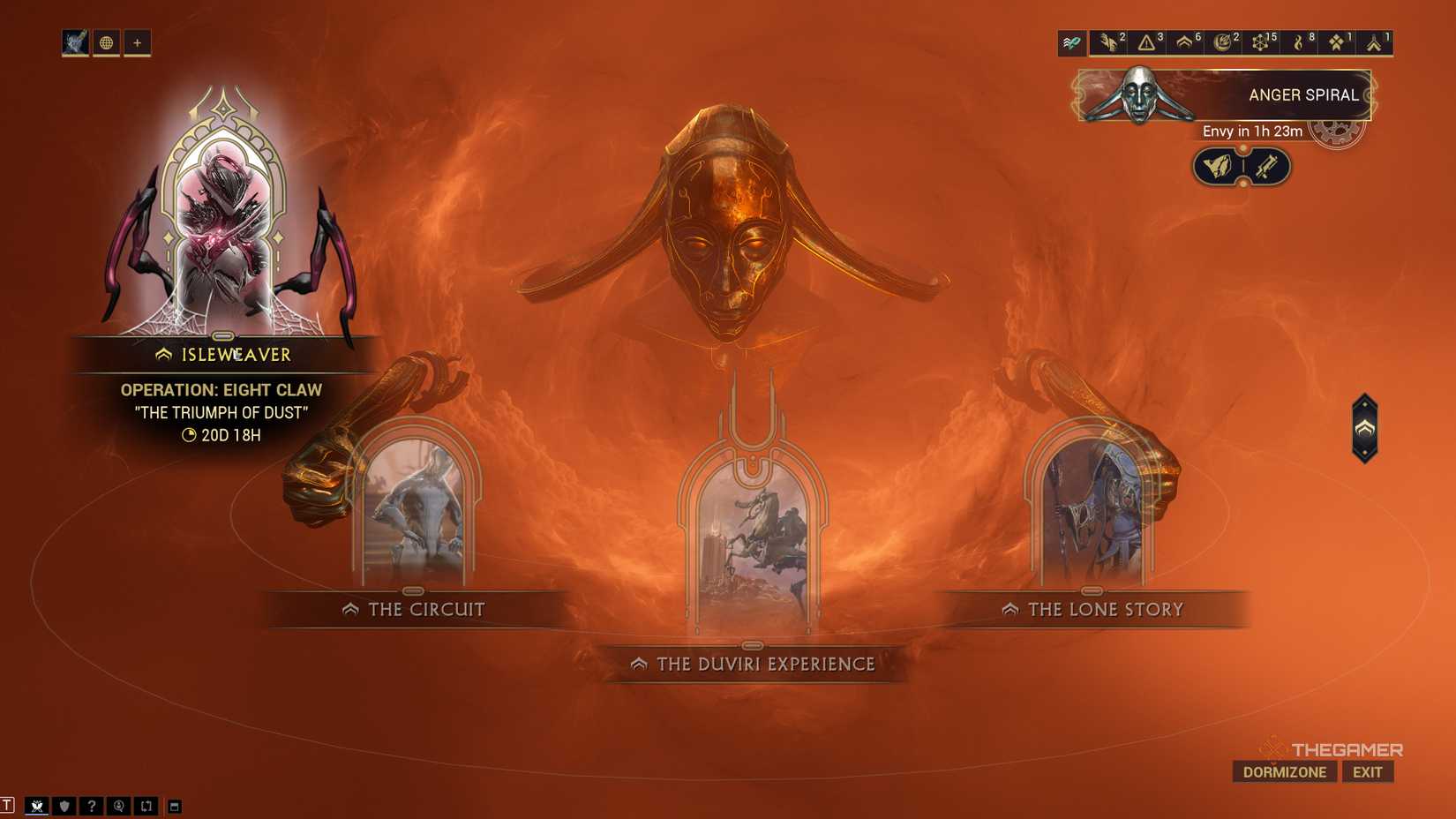Click the question mark help icon at the bottom

coord(92,805)
